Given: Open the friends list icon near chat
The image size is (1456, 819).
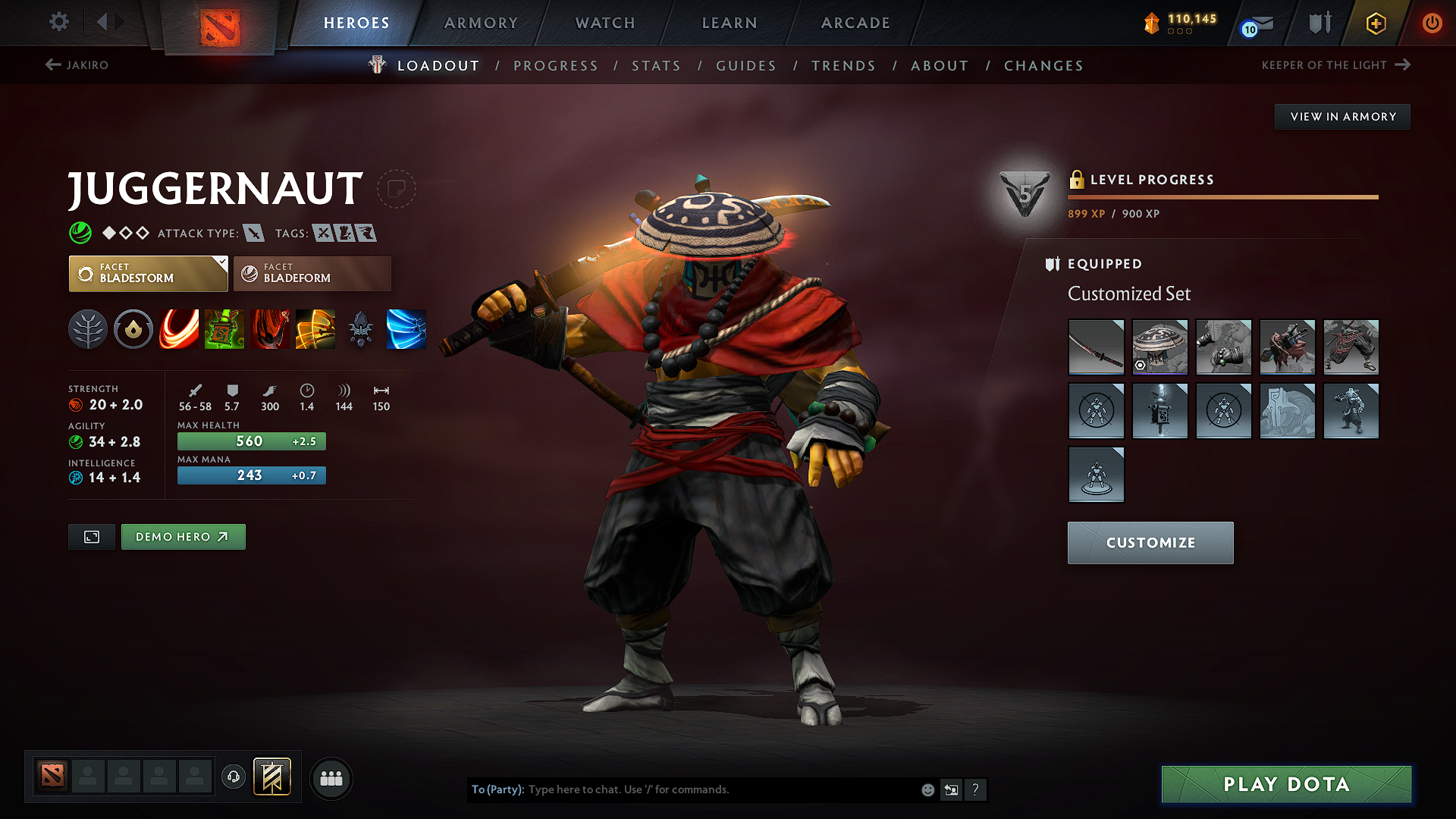Looking at the screenshot, I should click(x=331, y=778).
